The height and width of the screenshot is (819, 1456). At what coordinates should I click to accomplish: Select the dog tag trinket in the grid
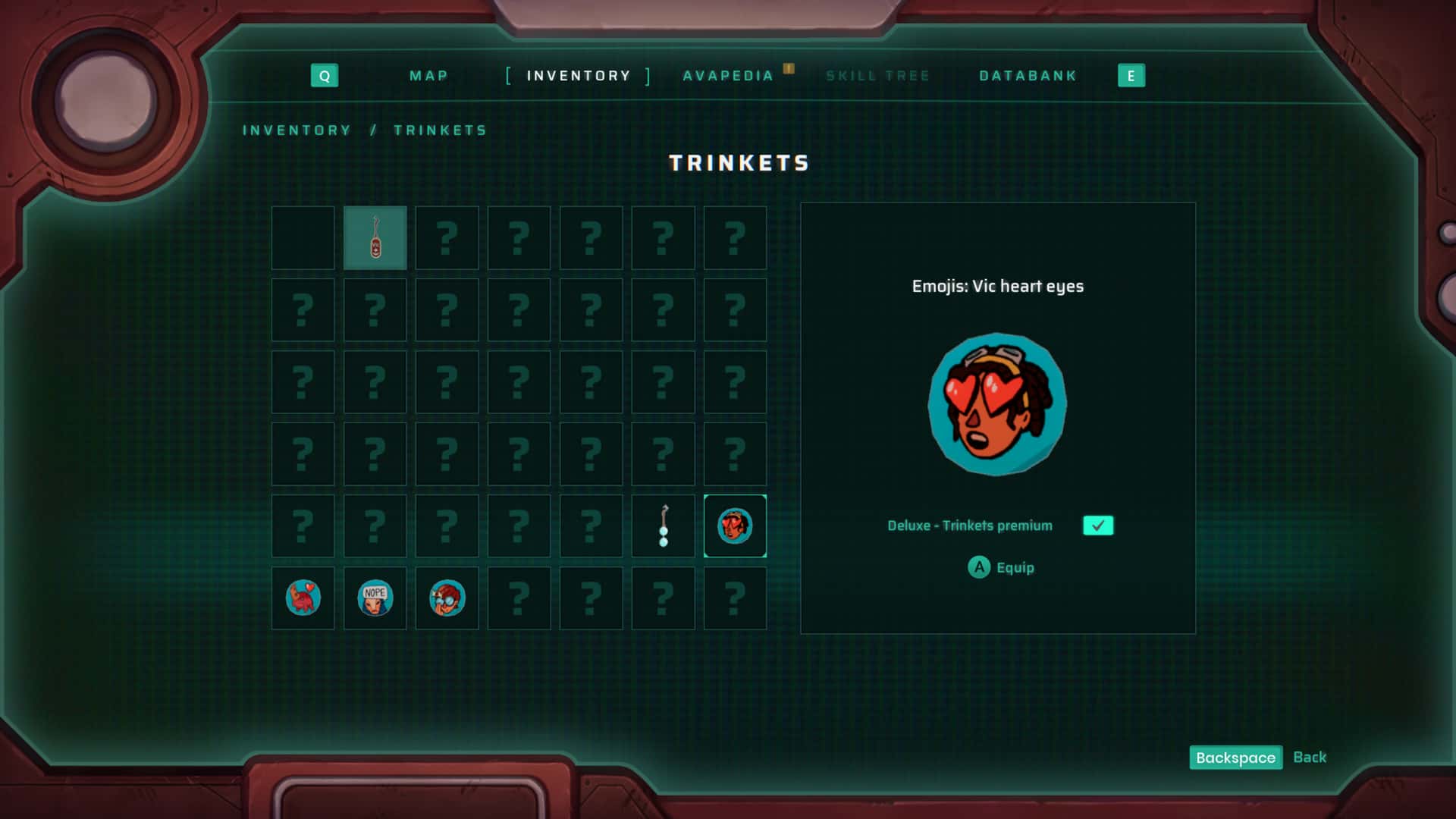[375, 237]
